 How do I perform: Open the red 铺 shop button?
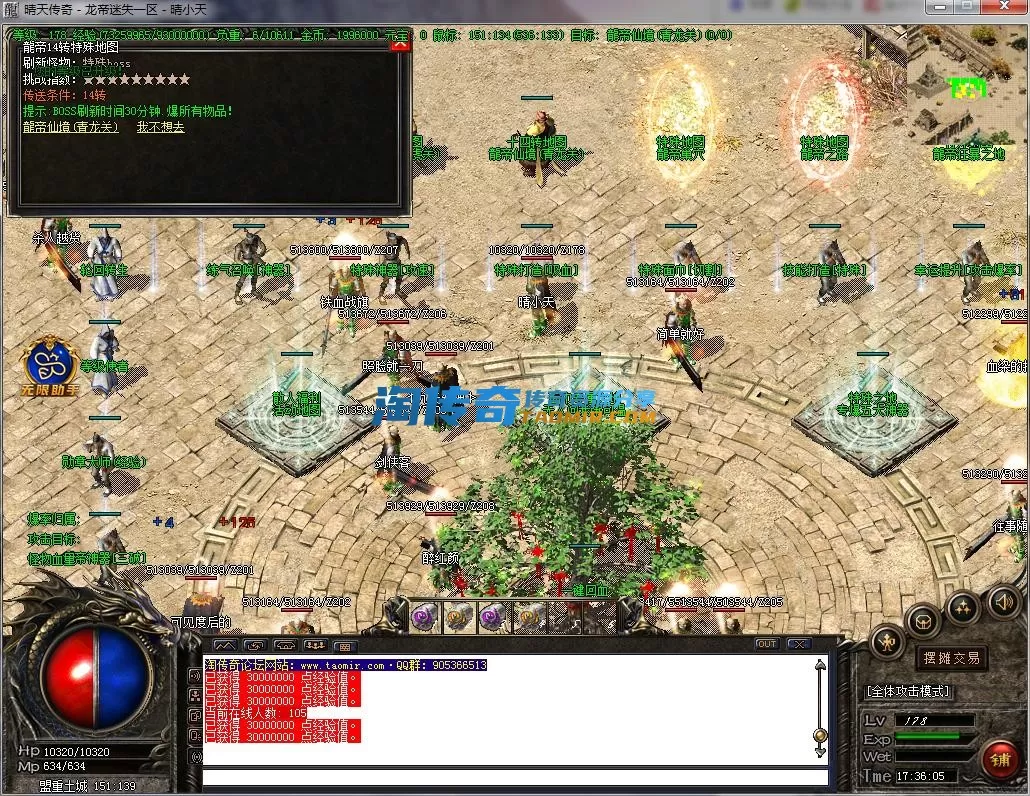(998, 759)
